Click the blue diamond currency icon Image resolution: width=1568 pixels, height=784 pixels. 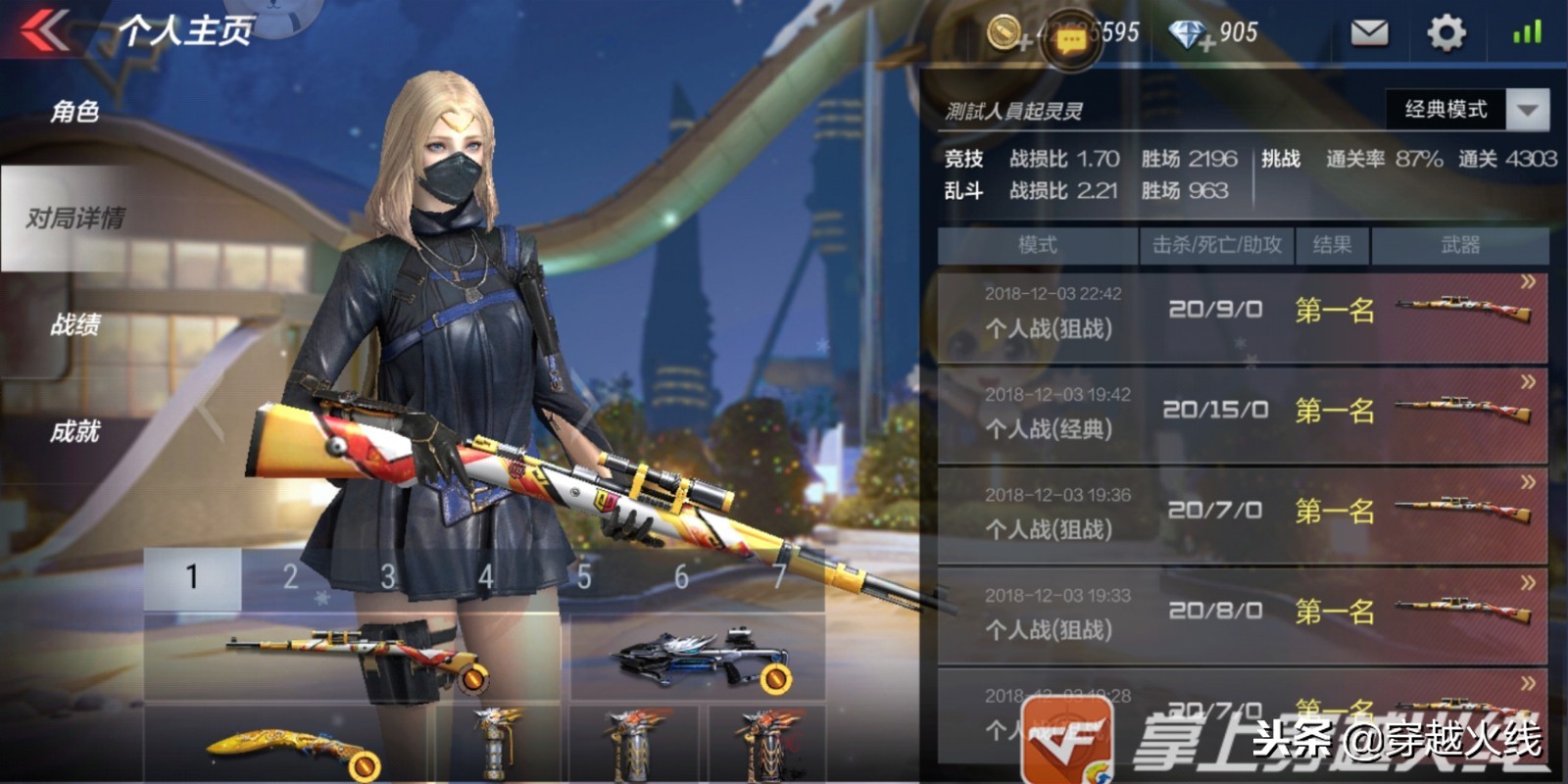click(1186, 35)
